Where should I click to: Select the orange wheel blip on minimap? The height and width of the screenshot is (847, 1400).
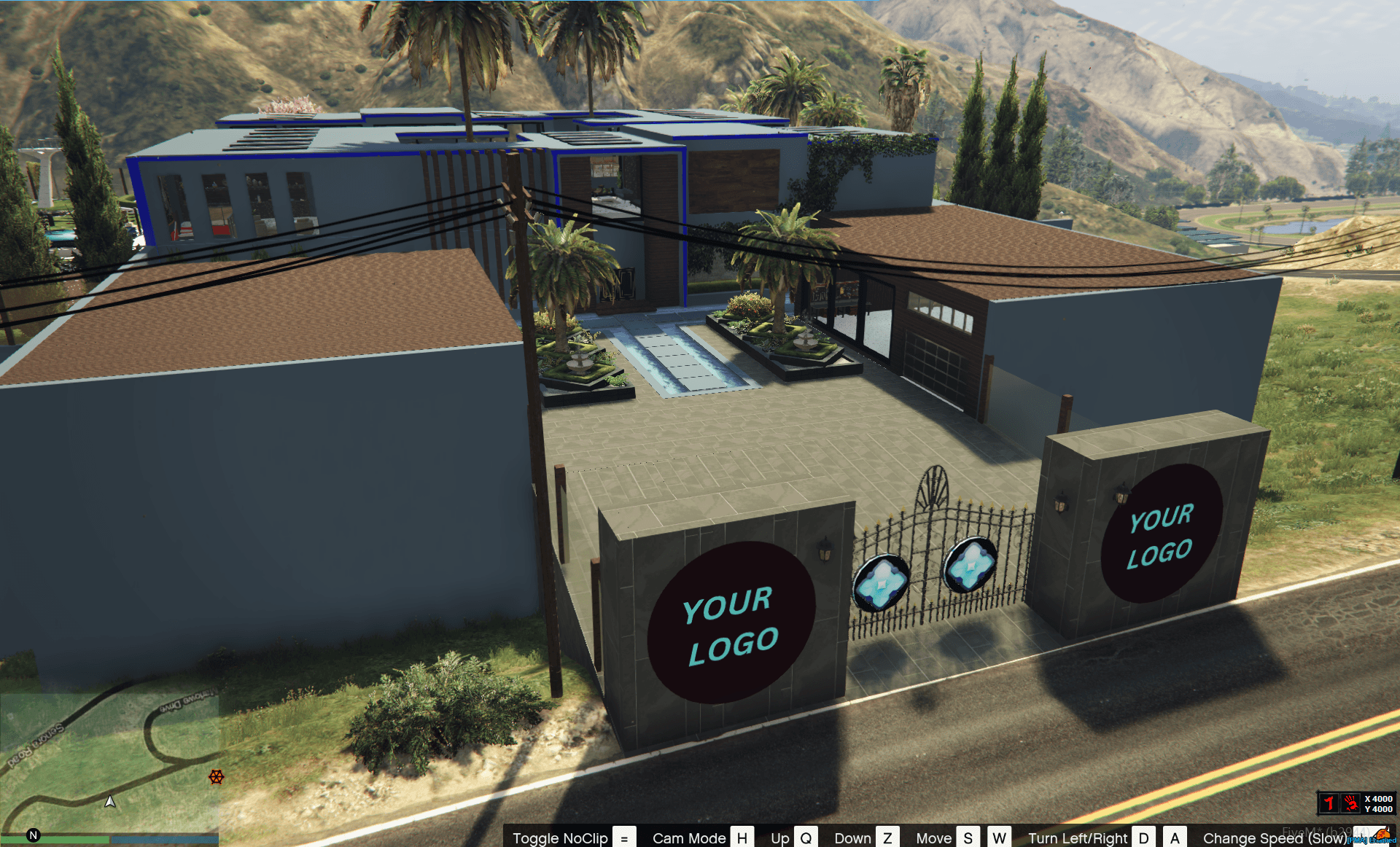pos(217,777)
